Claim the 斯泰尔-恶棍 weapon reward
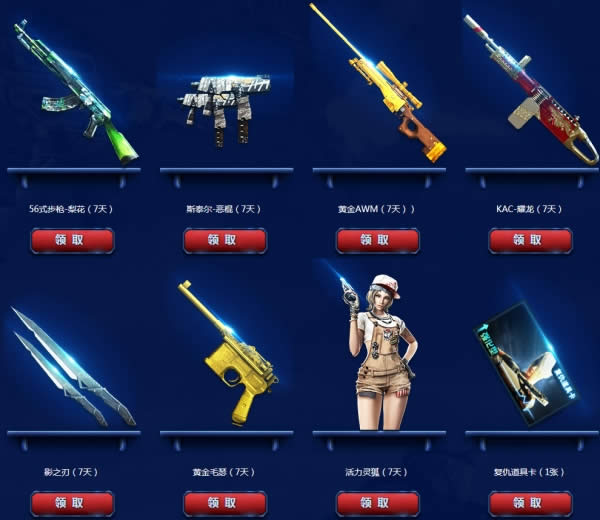The image size is (600, 520). pos(225,241)
